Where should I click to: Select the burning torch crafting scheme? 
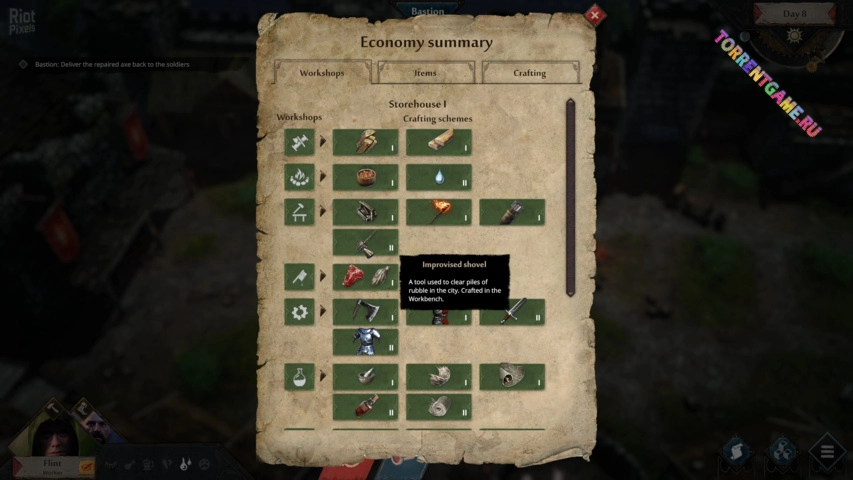coord(438,212)
